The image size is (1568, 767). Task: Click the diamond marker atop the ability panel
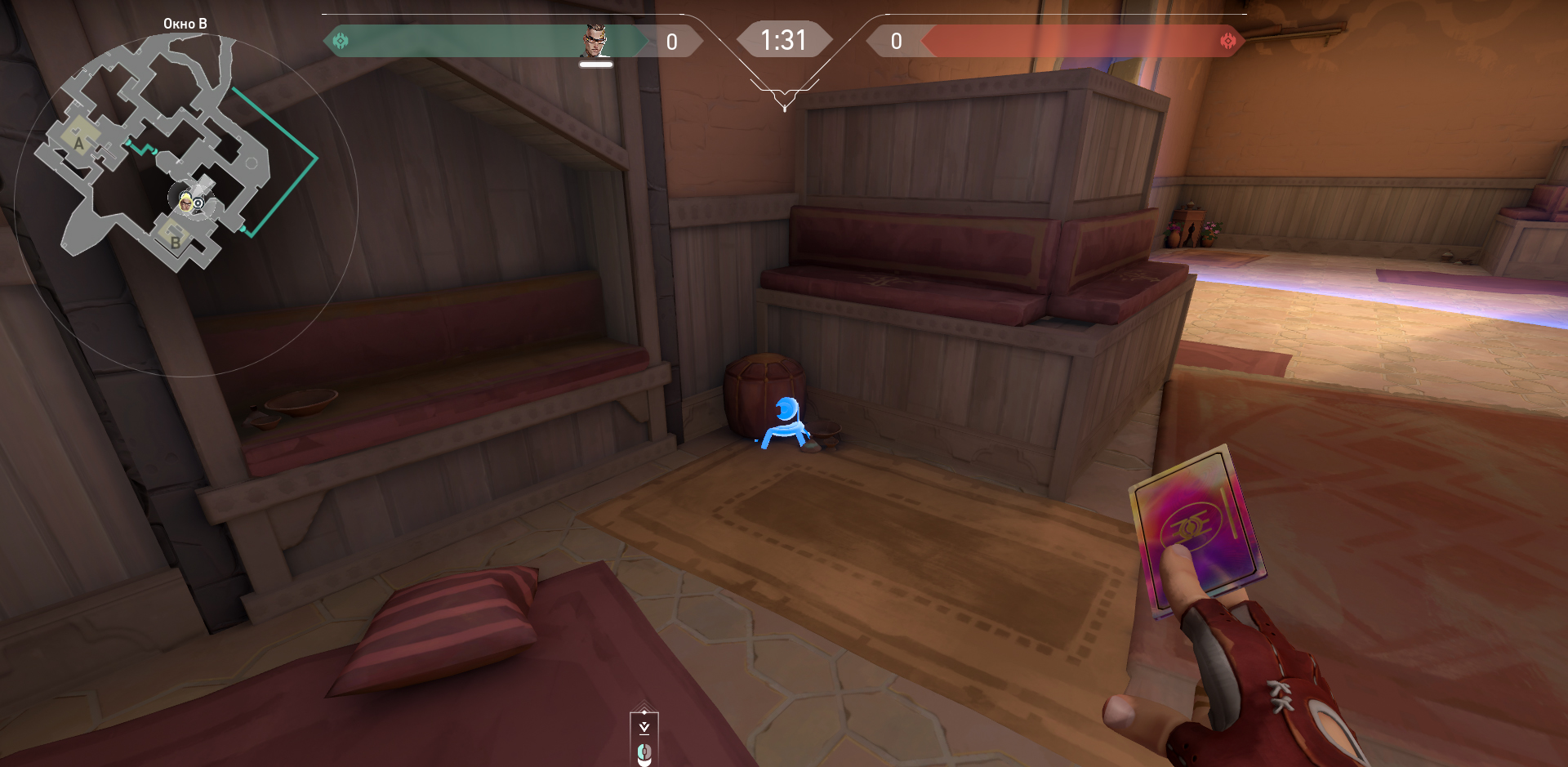644,712
